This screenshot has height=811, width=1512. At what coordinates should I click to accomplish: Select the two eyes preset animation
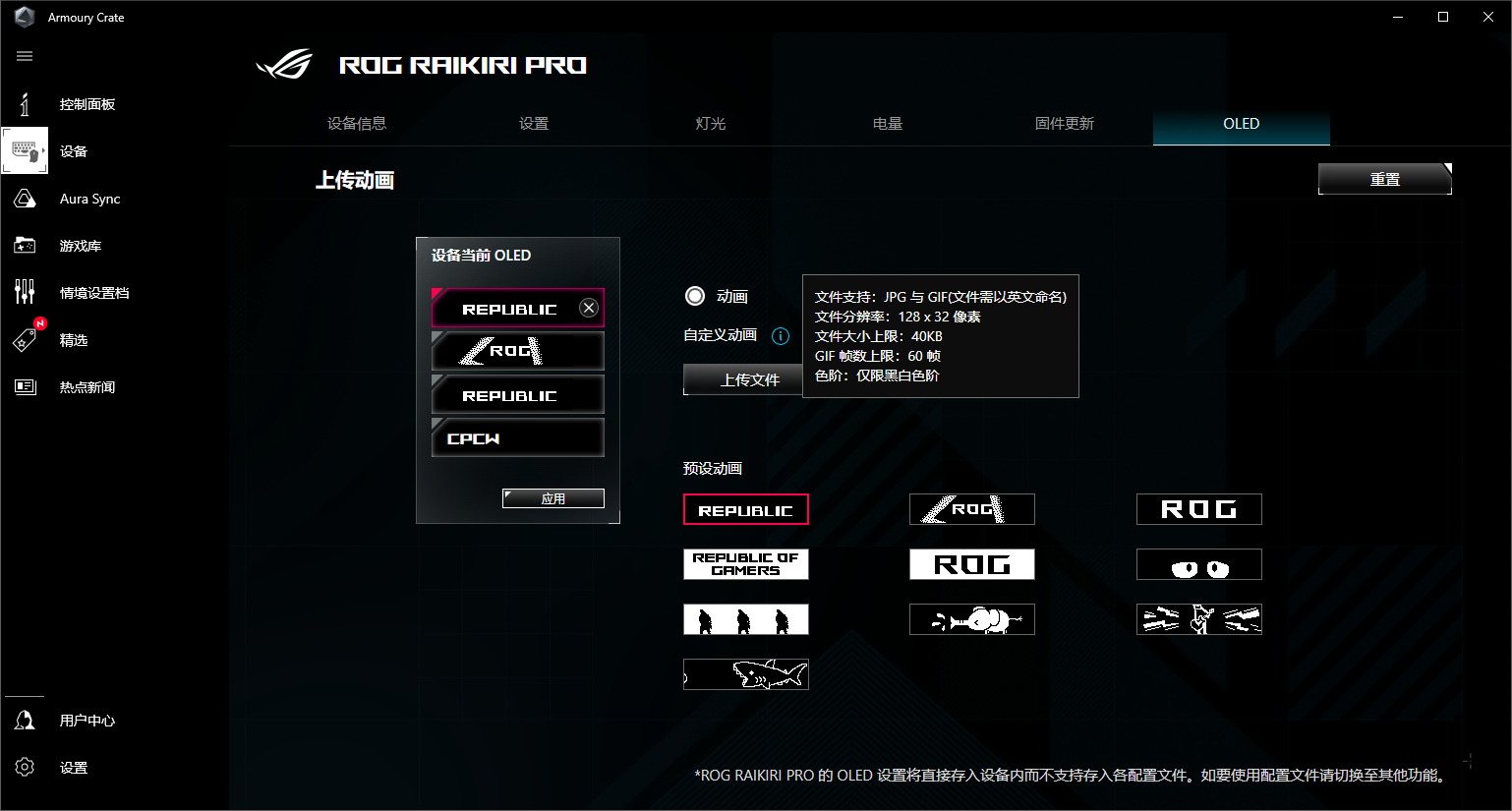coord(1198,564)
